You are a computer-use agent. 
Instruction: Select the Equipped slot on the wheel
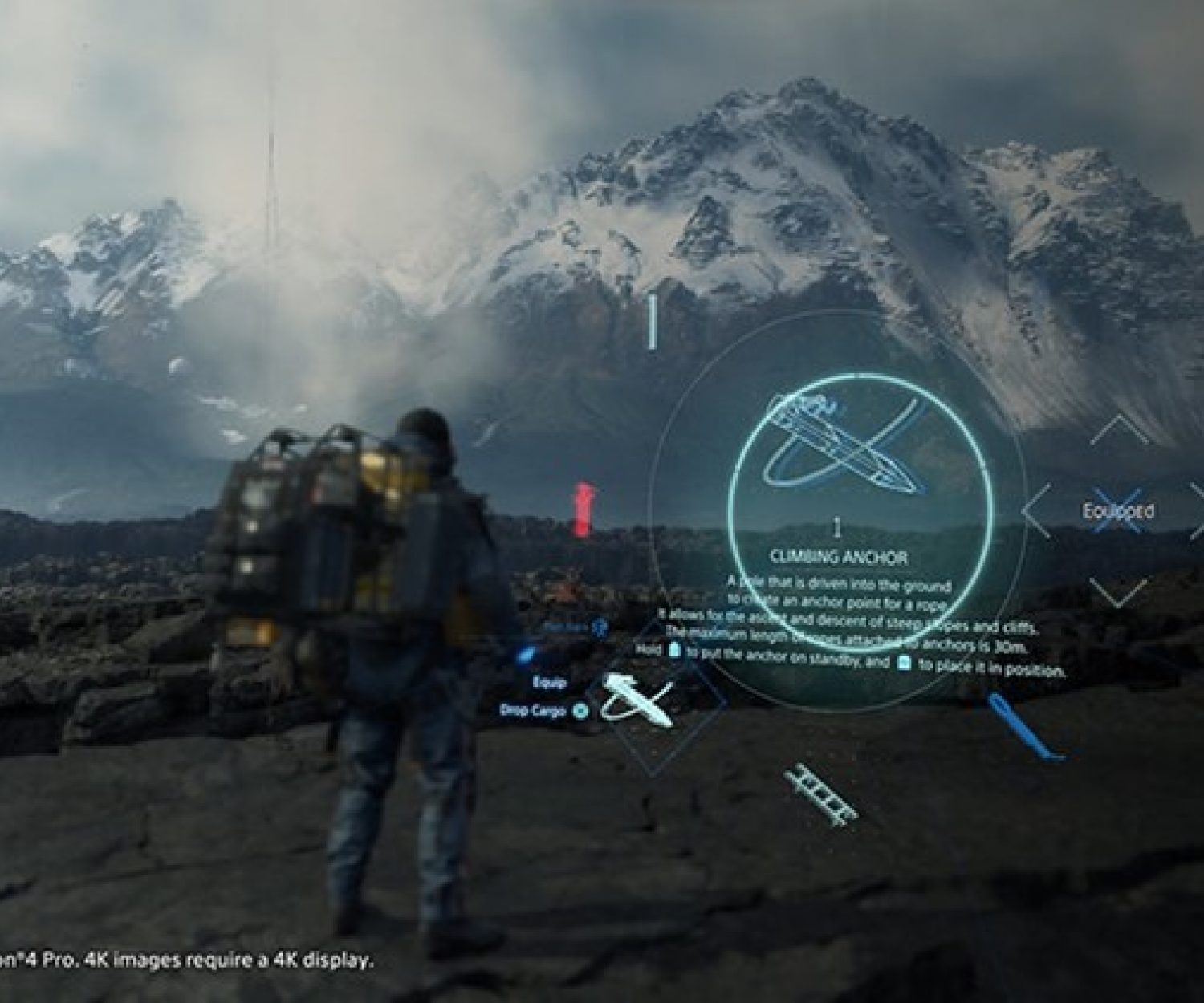click(1118, 511)
